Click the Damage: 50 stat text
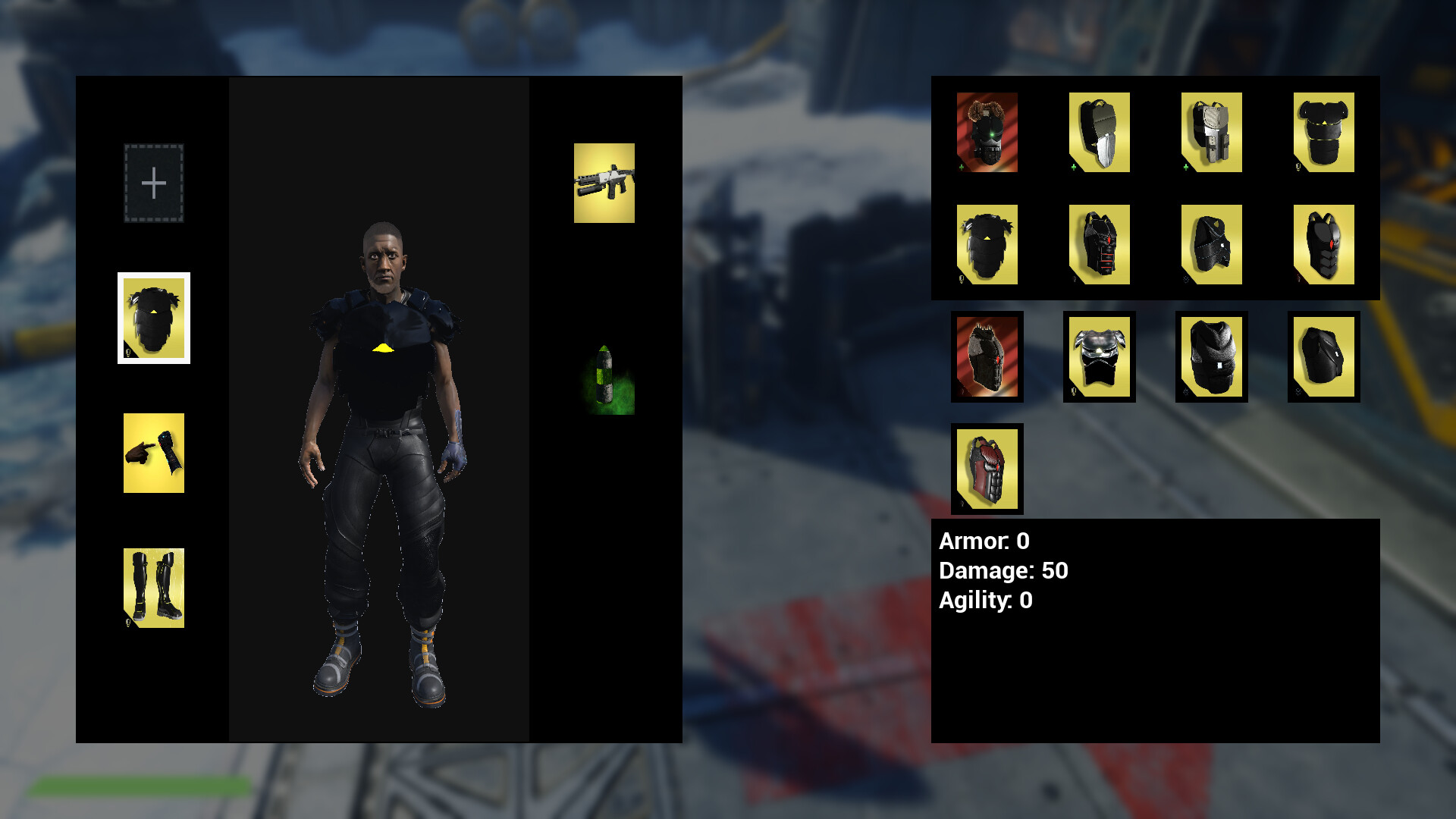 [1001, 571]
